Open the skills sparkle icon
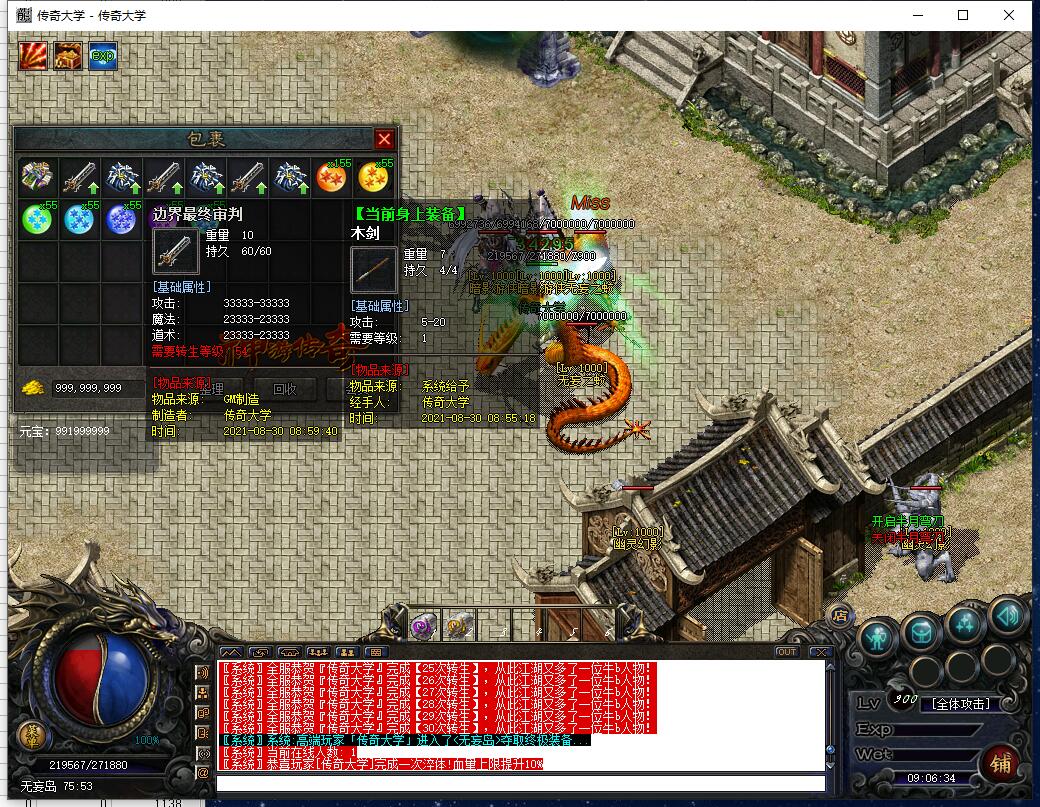 [x=964, y=624]
